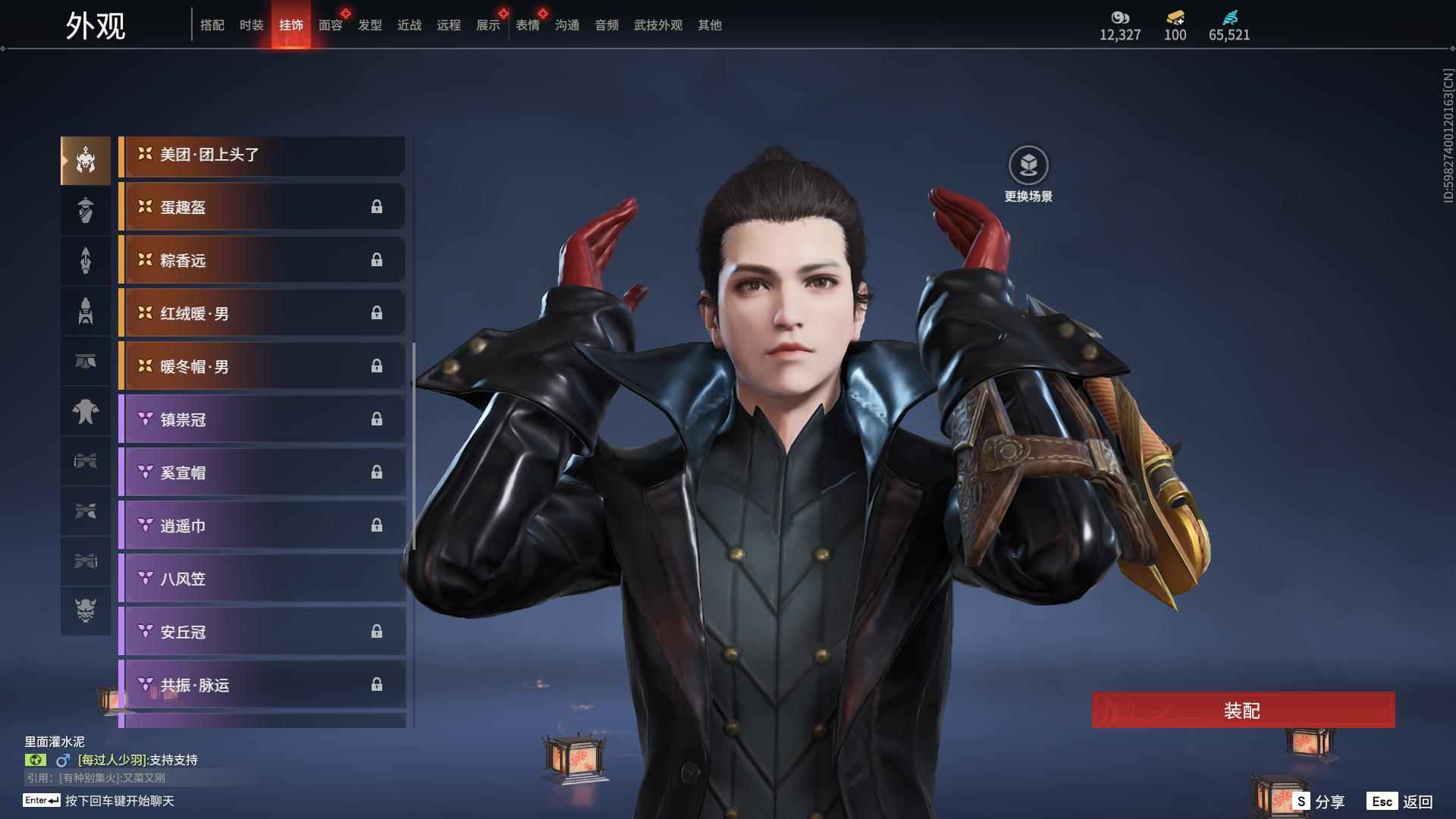Pick the 镇祟冠 headwear entry

tap(262, 419)
